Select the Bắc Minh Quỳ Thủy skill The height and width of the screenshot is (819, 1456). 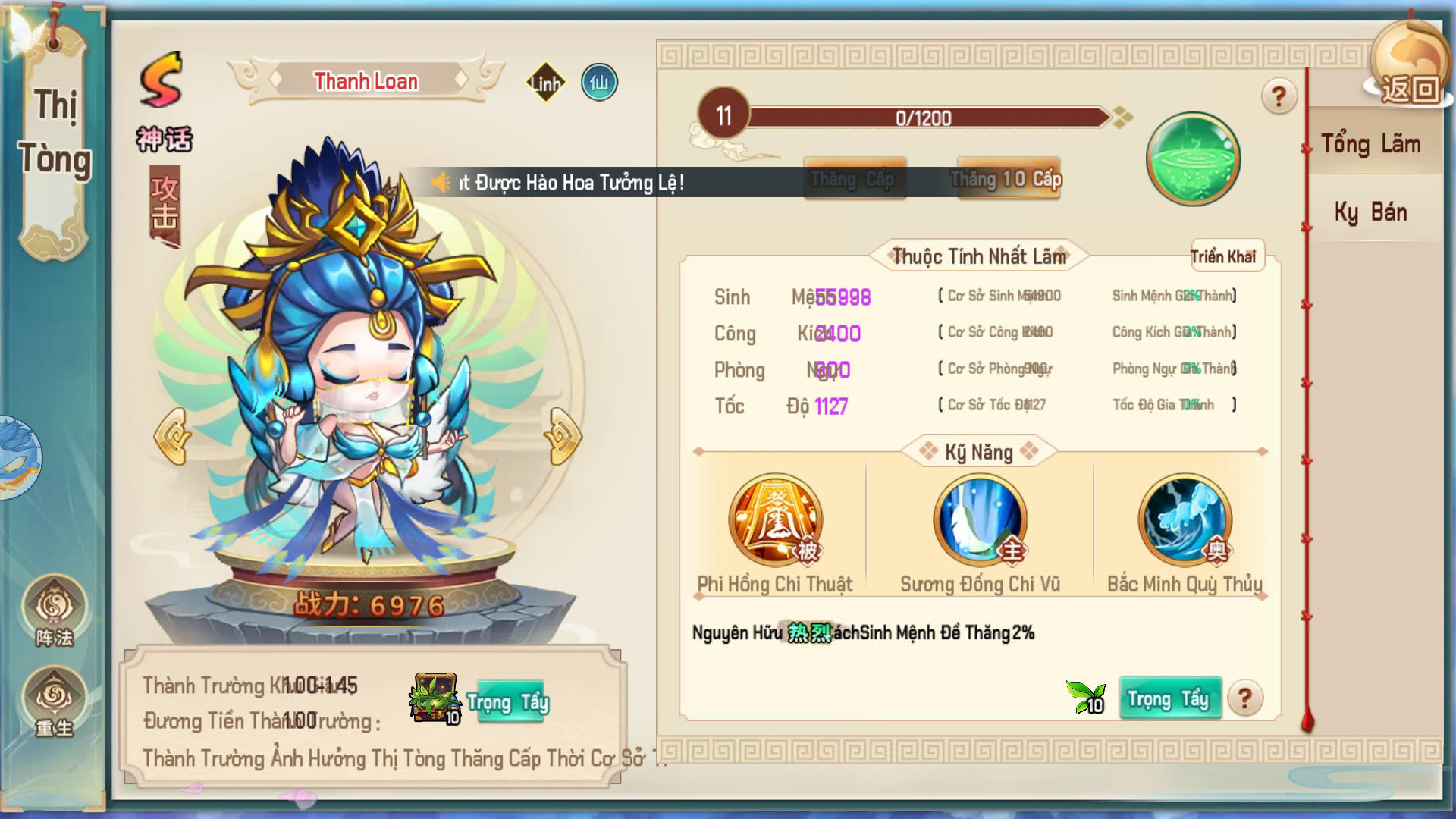pos(1185,520)
